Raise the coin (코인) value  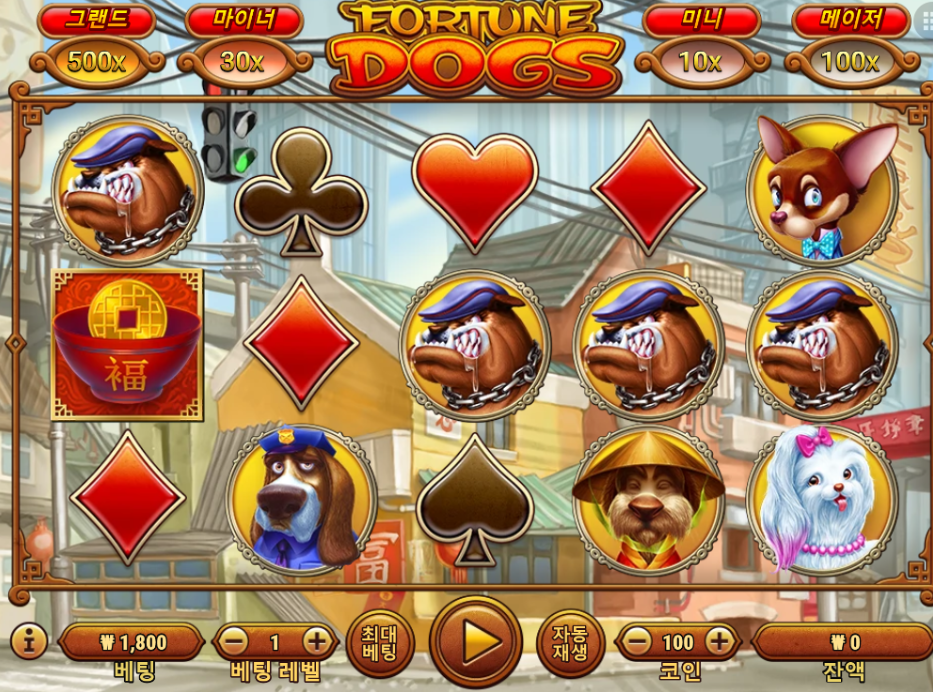coord(718,641)
